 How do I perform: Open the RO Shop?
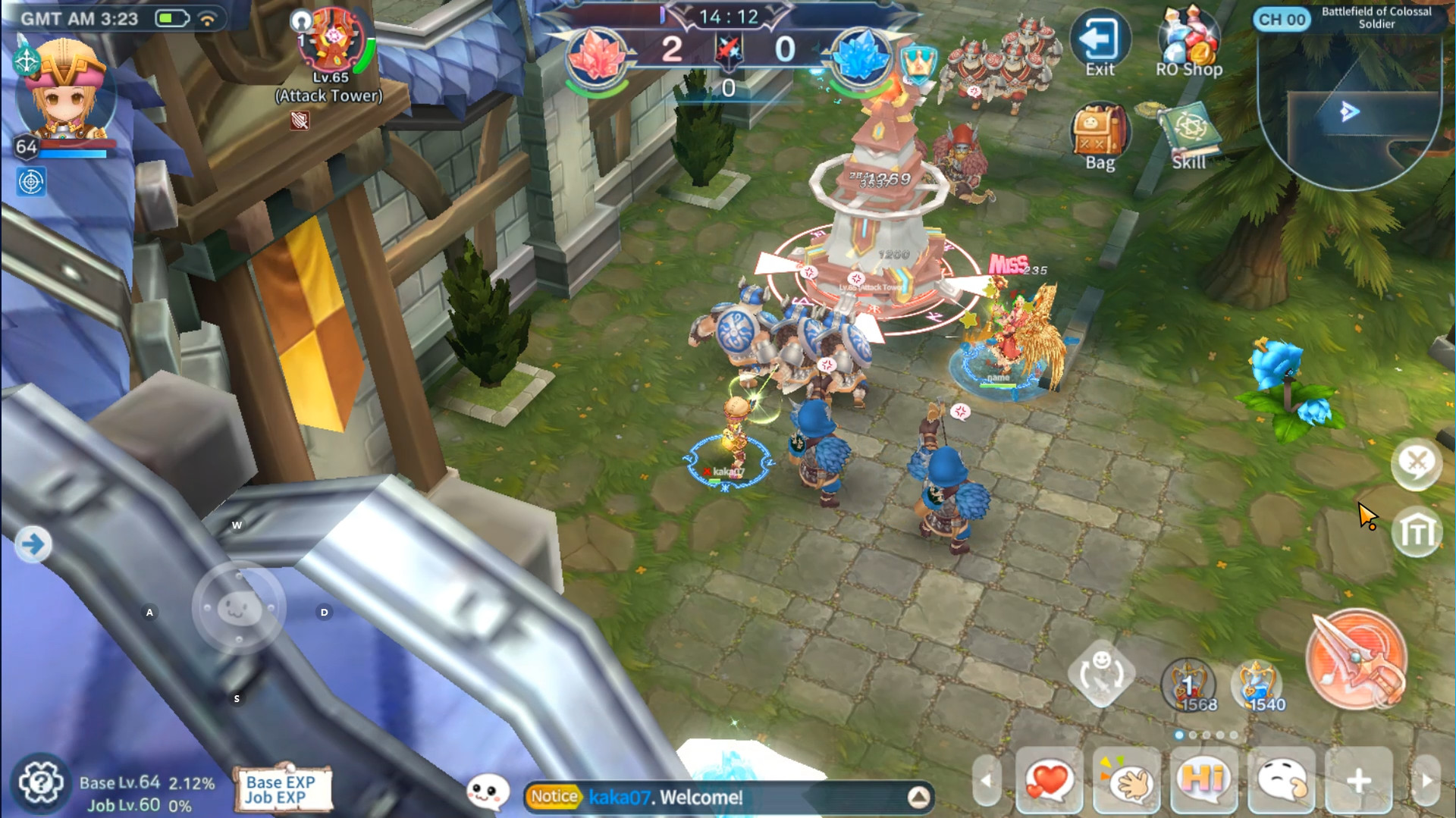(1188, 39)
